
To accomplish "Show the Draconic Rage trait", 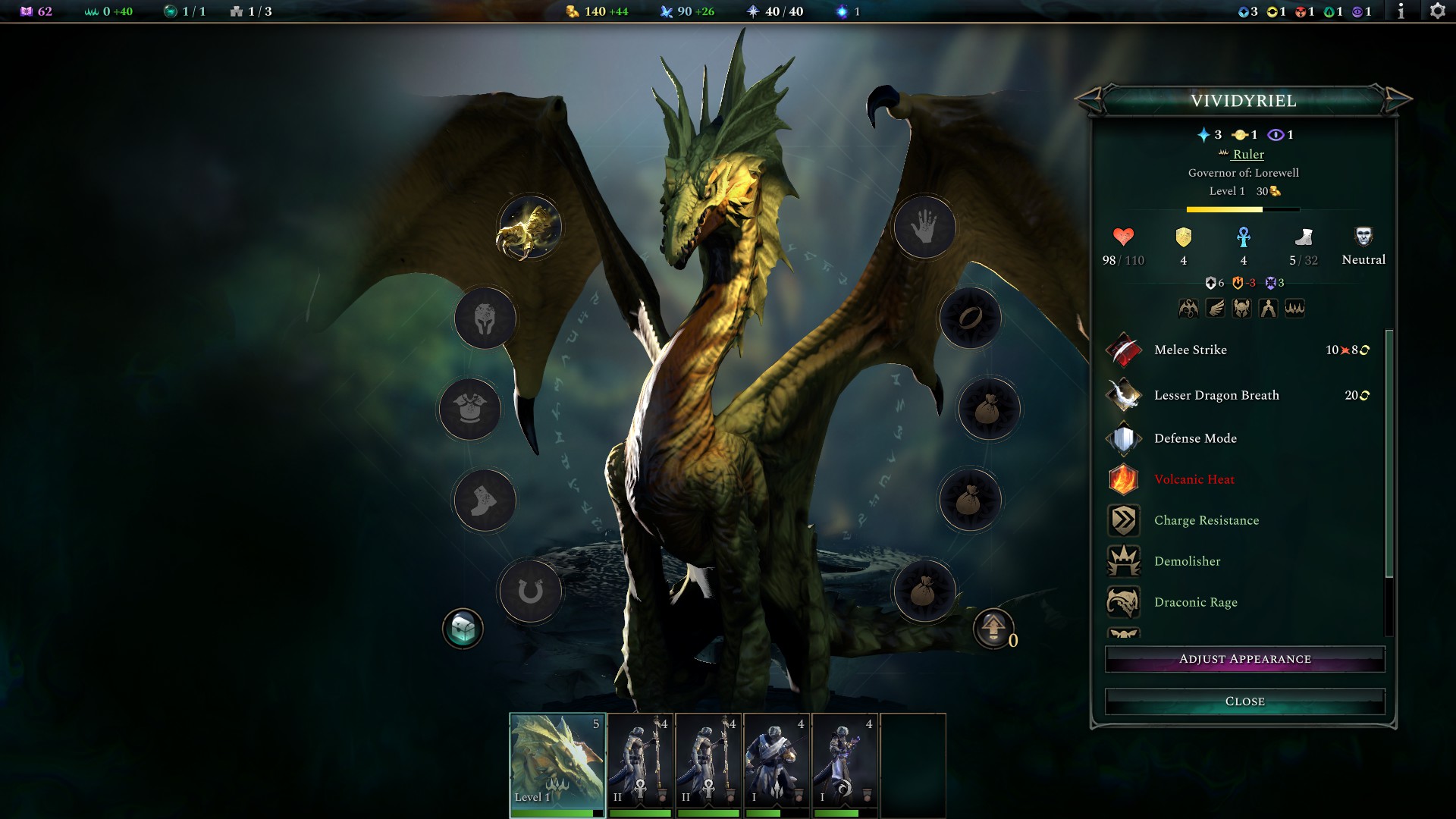I will point(1195,602).
